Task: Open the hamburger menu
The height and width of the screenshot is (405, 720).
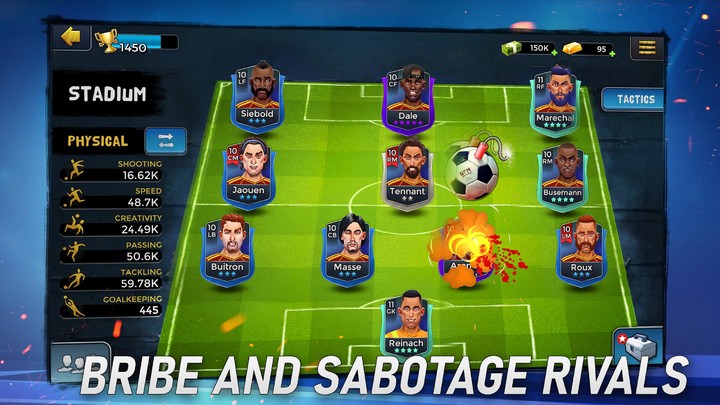Action: coord(647,47)
